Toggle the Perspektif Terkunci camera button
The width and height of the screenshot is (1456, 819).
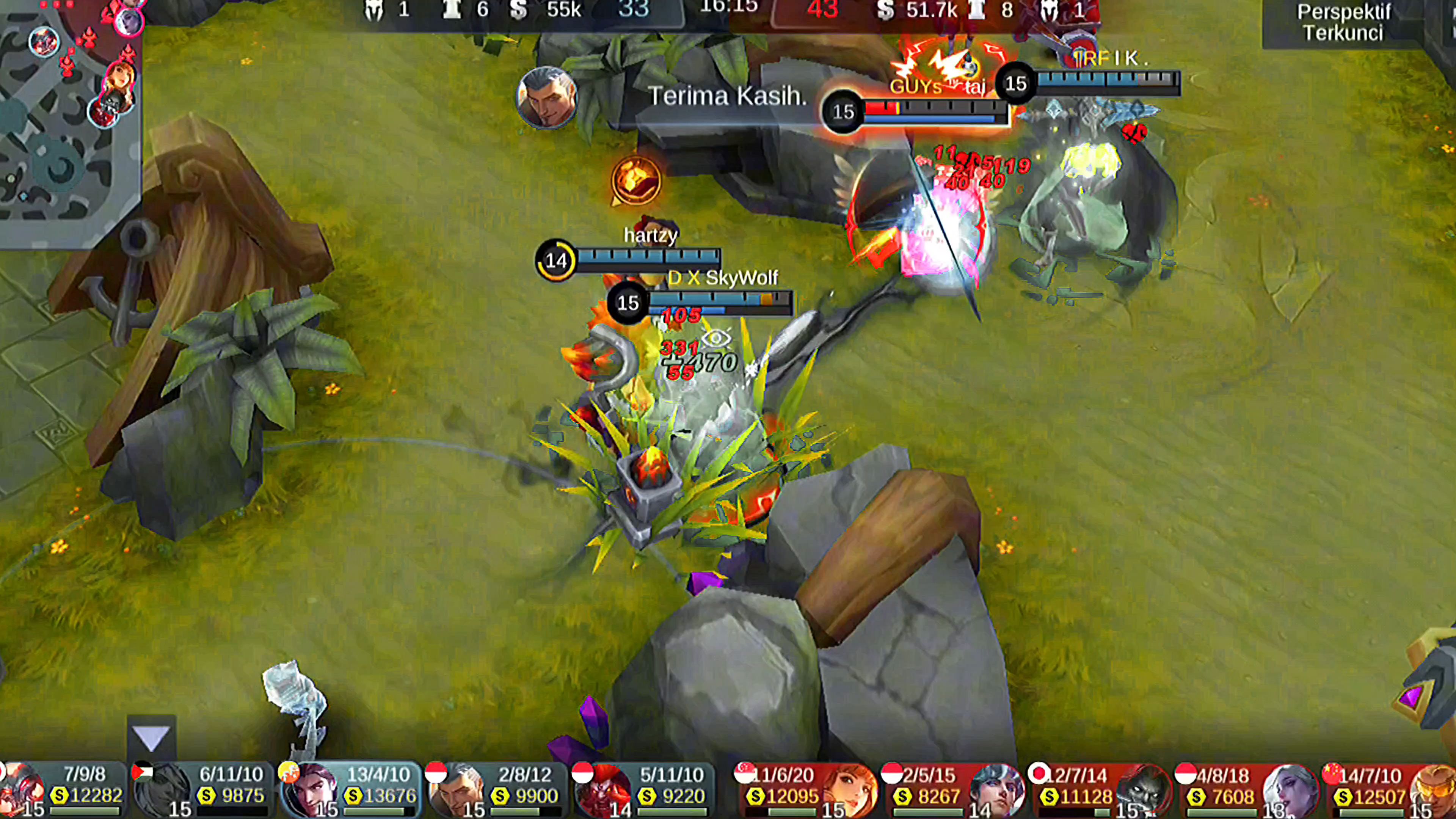(1343, 23)
